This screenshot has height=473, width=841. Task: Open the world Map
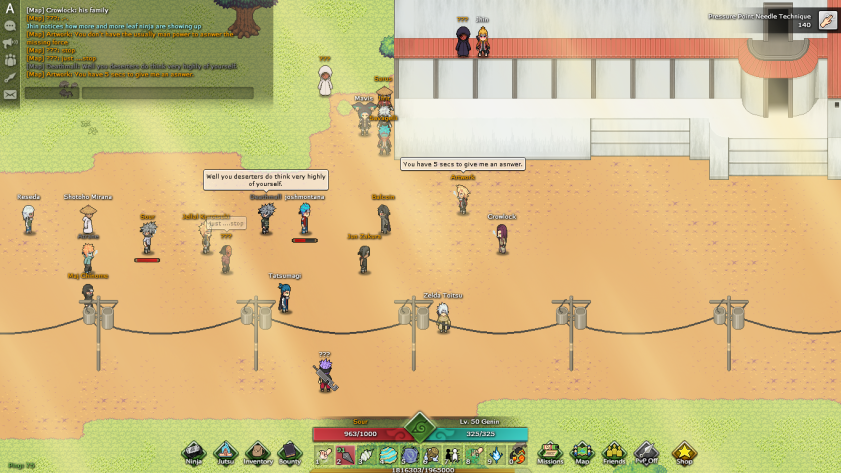coord(582,453)
